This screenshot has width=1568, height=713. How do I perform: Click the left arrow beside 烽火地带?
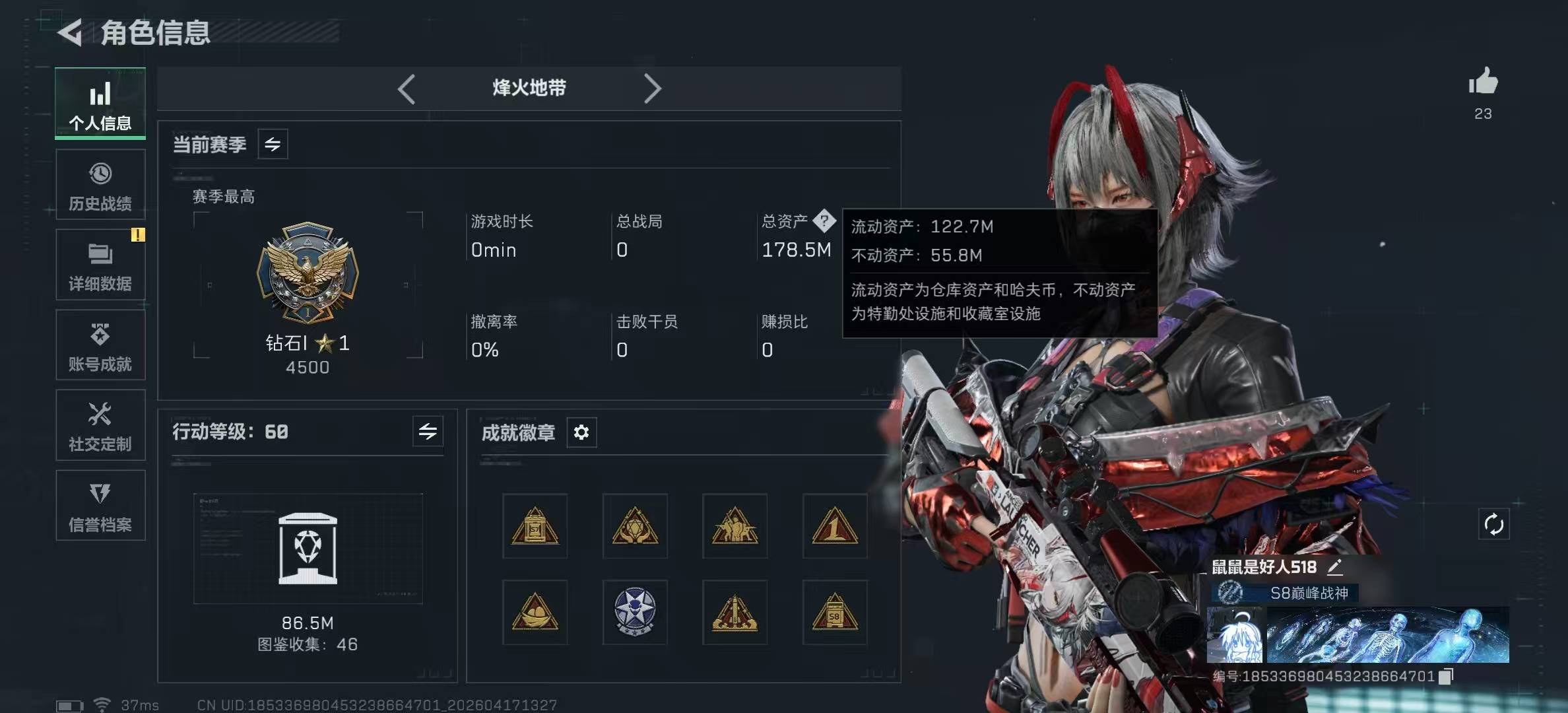pyautogui.click(x=407, y=89)
